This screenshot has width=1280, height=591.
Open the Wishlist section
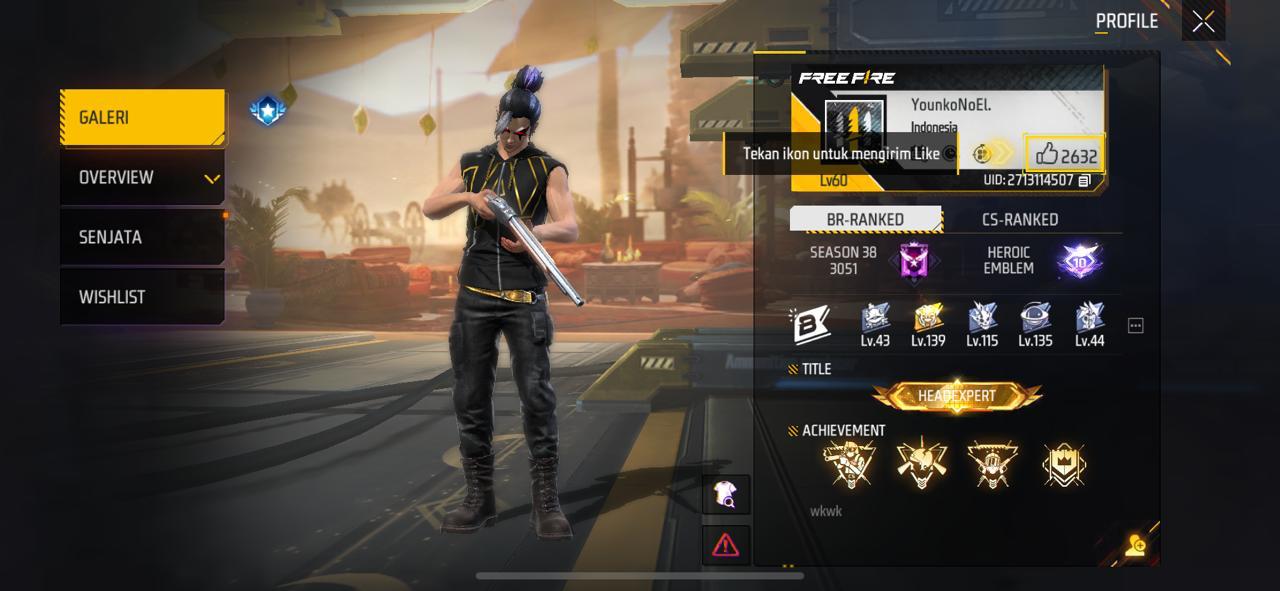tap(142, 297)
